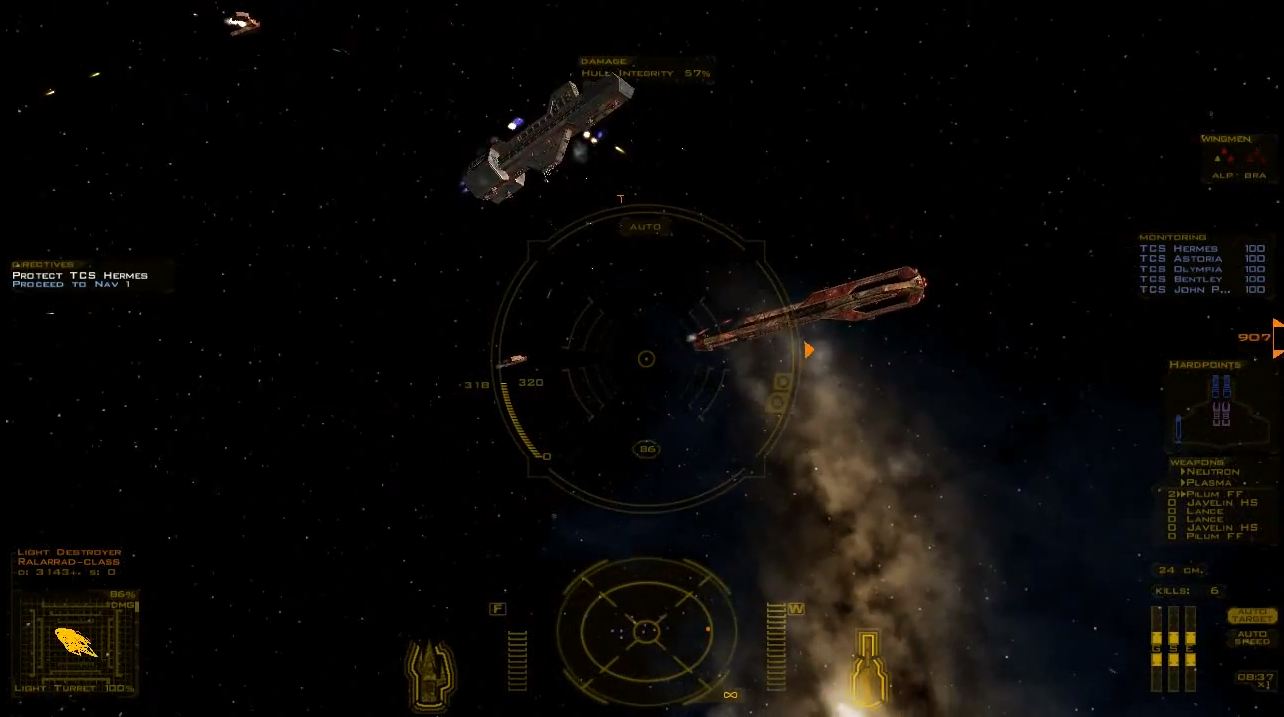Select the Plasma gun in weapons list

pyautogui.click(x=1208, y=483)
